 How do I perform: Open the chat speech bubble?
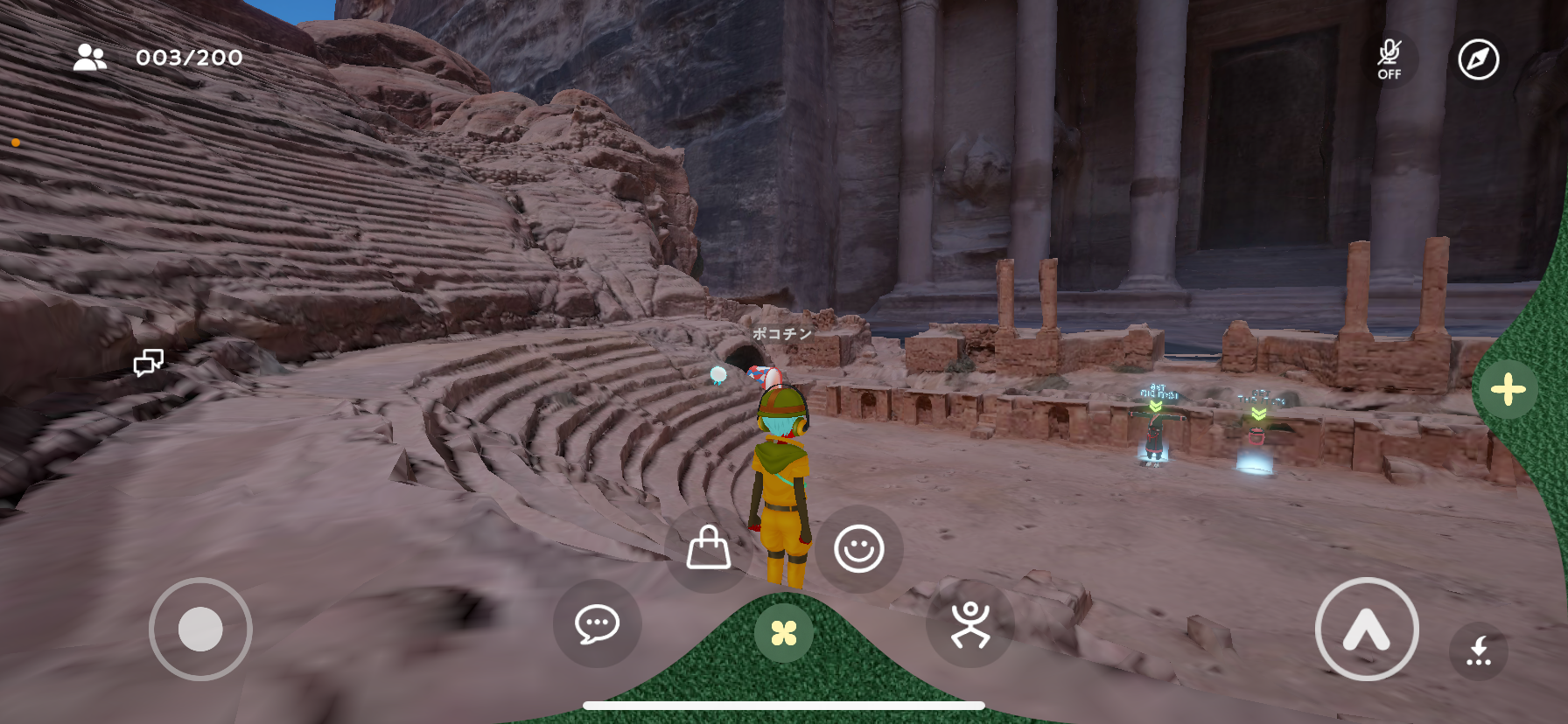coord(598,624)
